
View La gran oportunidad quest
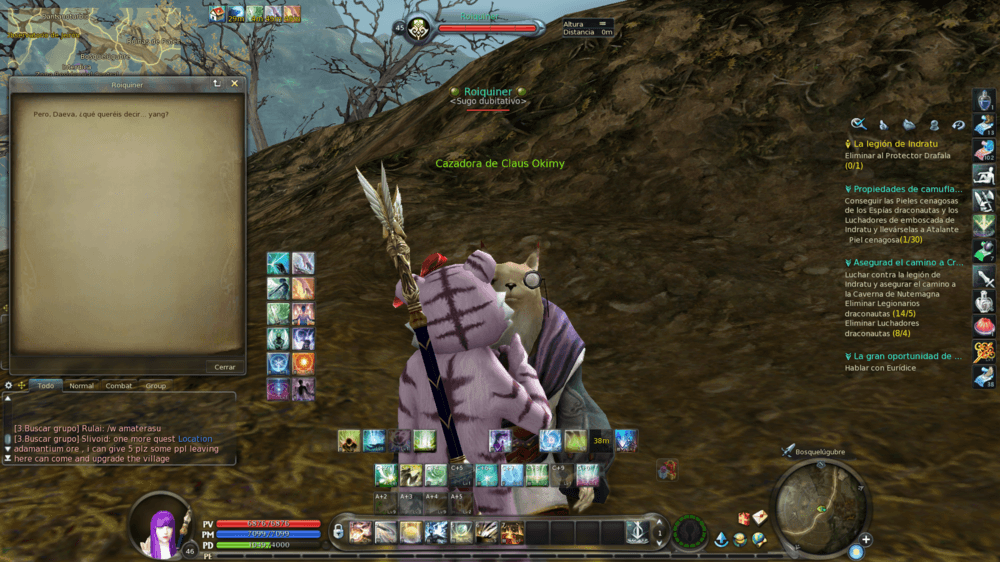coord(907,356)
